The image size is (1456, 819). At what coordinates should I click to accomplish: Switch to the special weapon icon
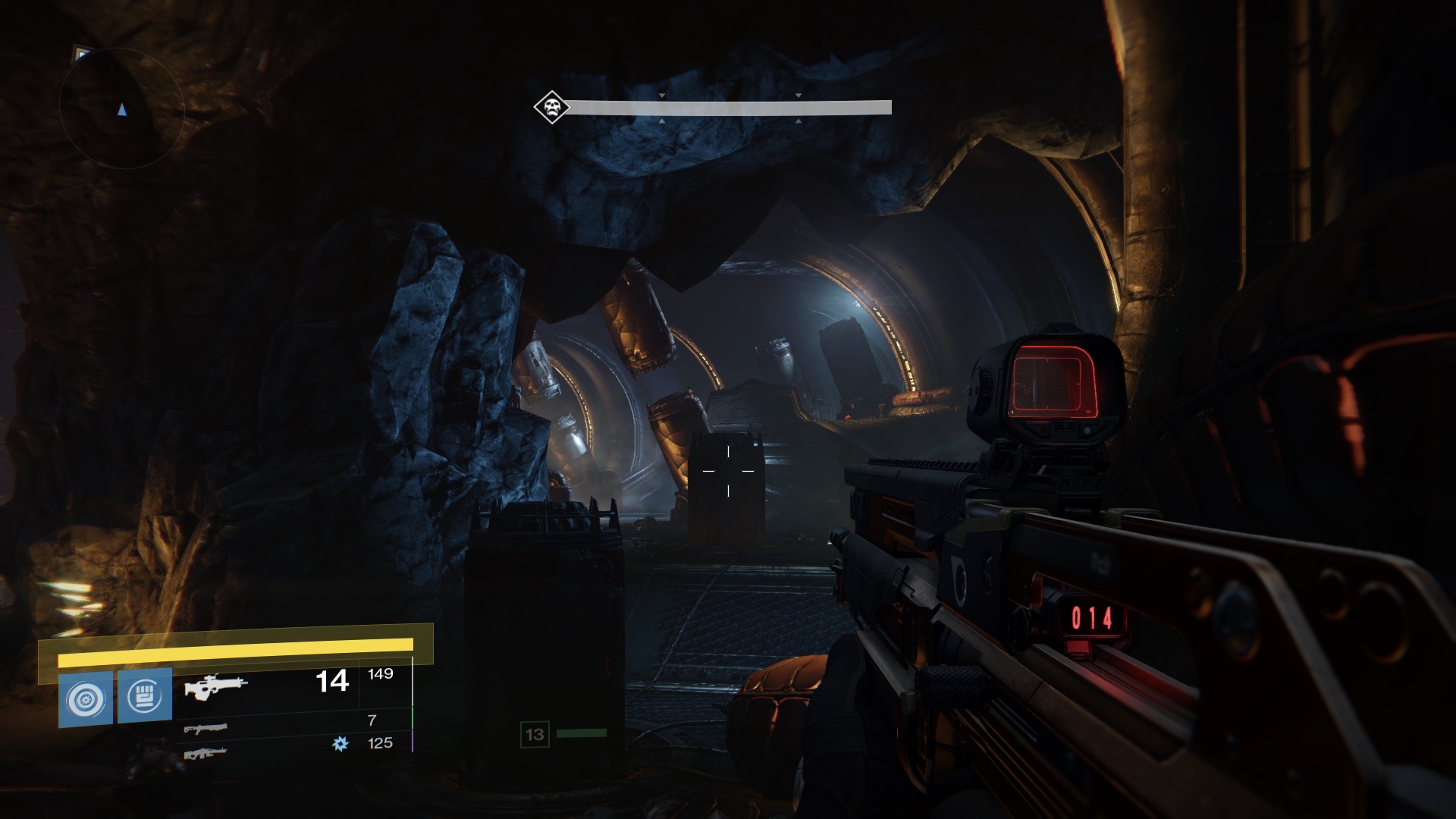coord(206,729)
